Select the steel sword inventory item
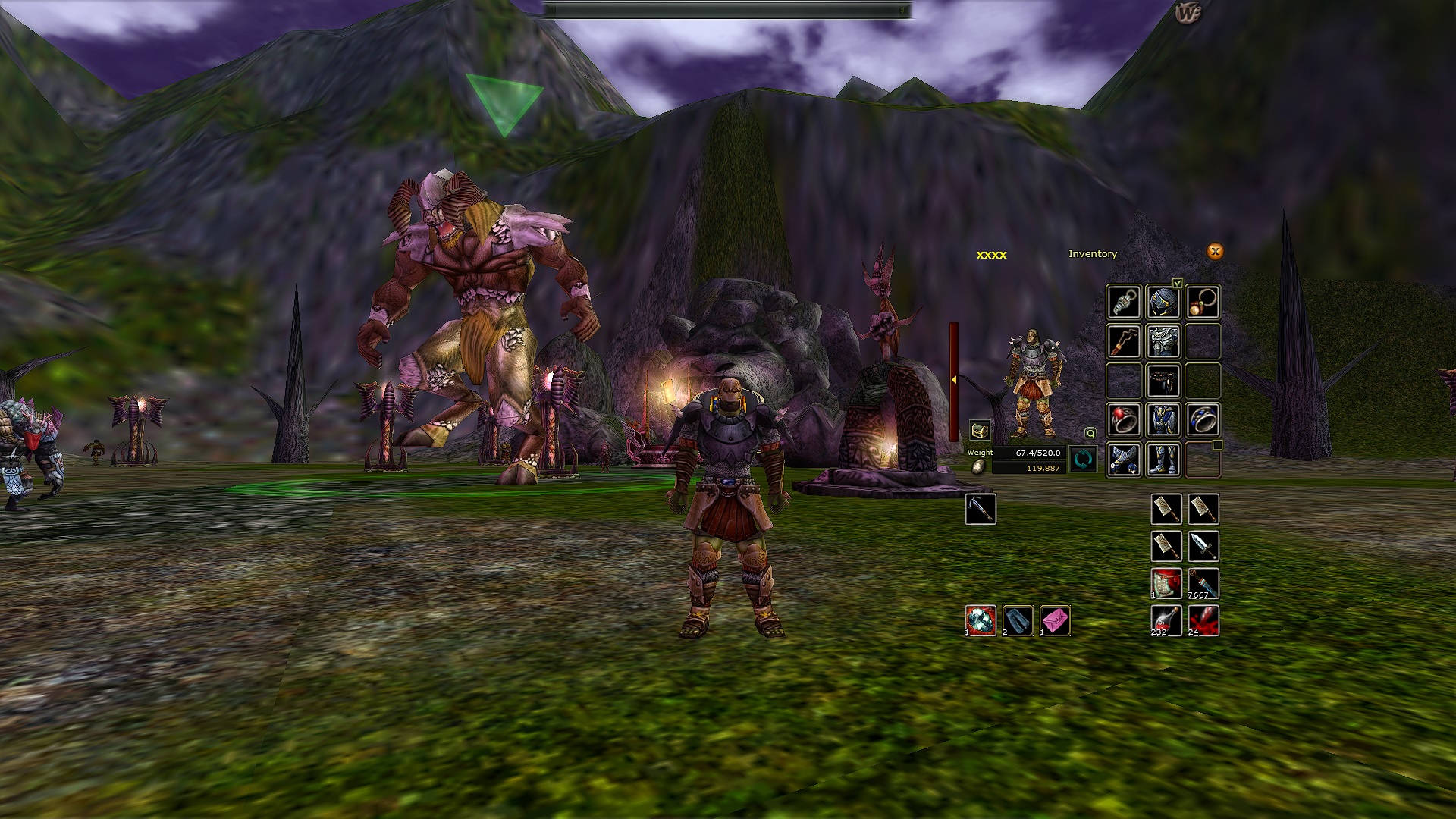The height and width of the screenshot is (819, 1456). pos(1203,546)
